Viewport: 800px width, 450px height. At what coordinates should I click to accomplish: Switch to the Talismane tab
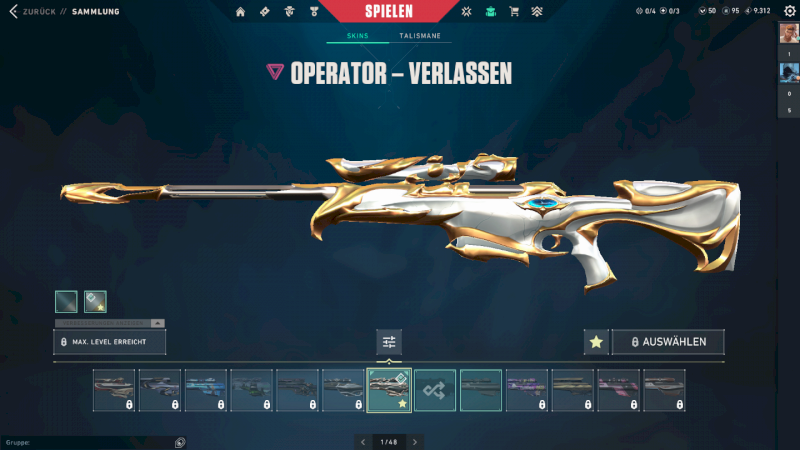[x=419, y=36]
